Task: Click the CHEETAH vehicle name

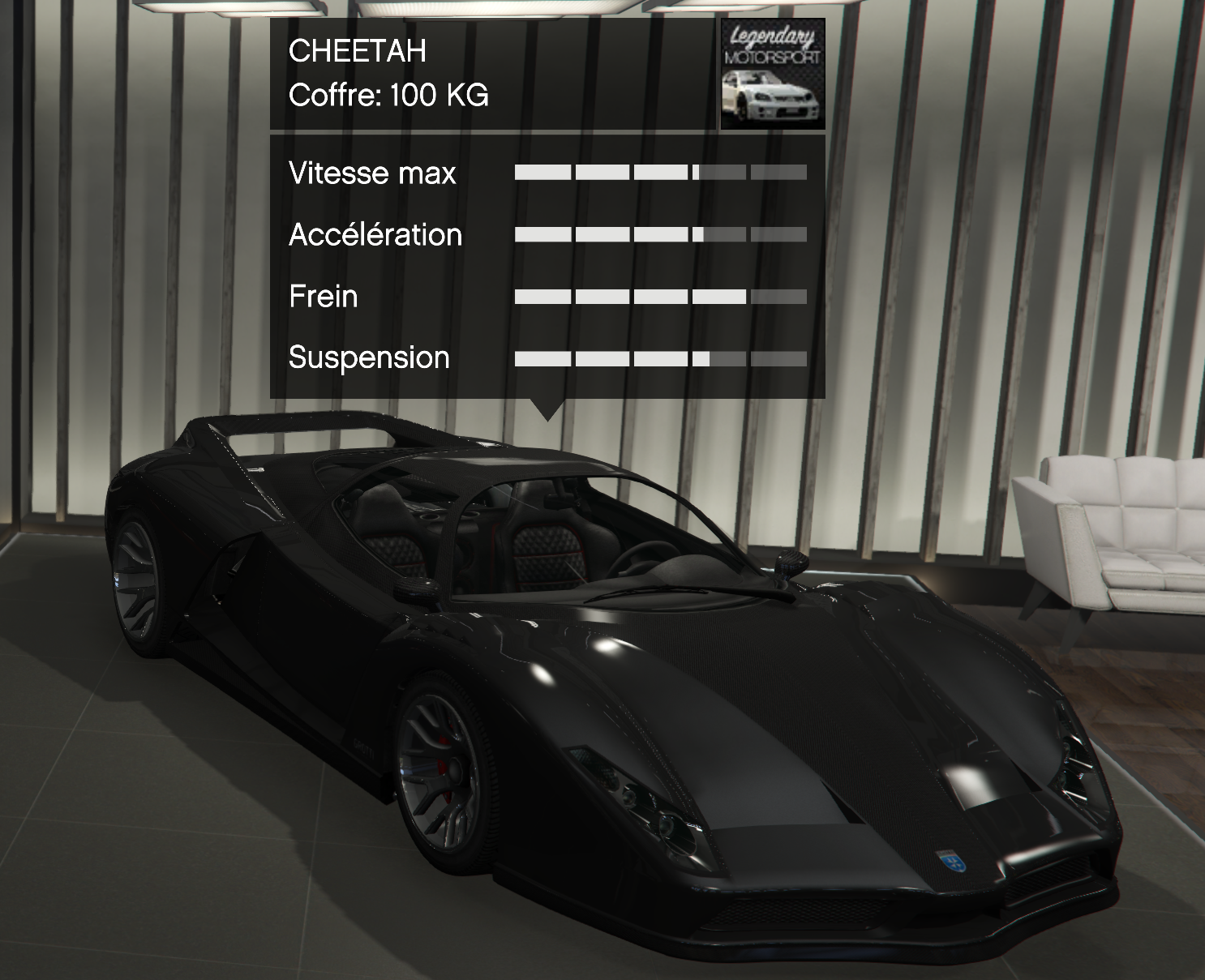Action: click(x=358, y=54)
